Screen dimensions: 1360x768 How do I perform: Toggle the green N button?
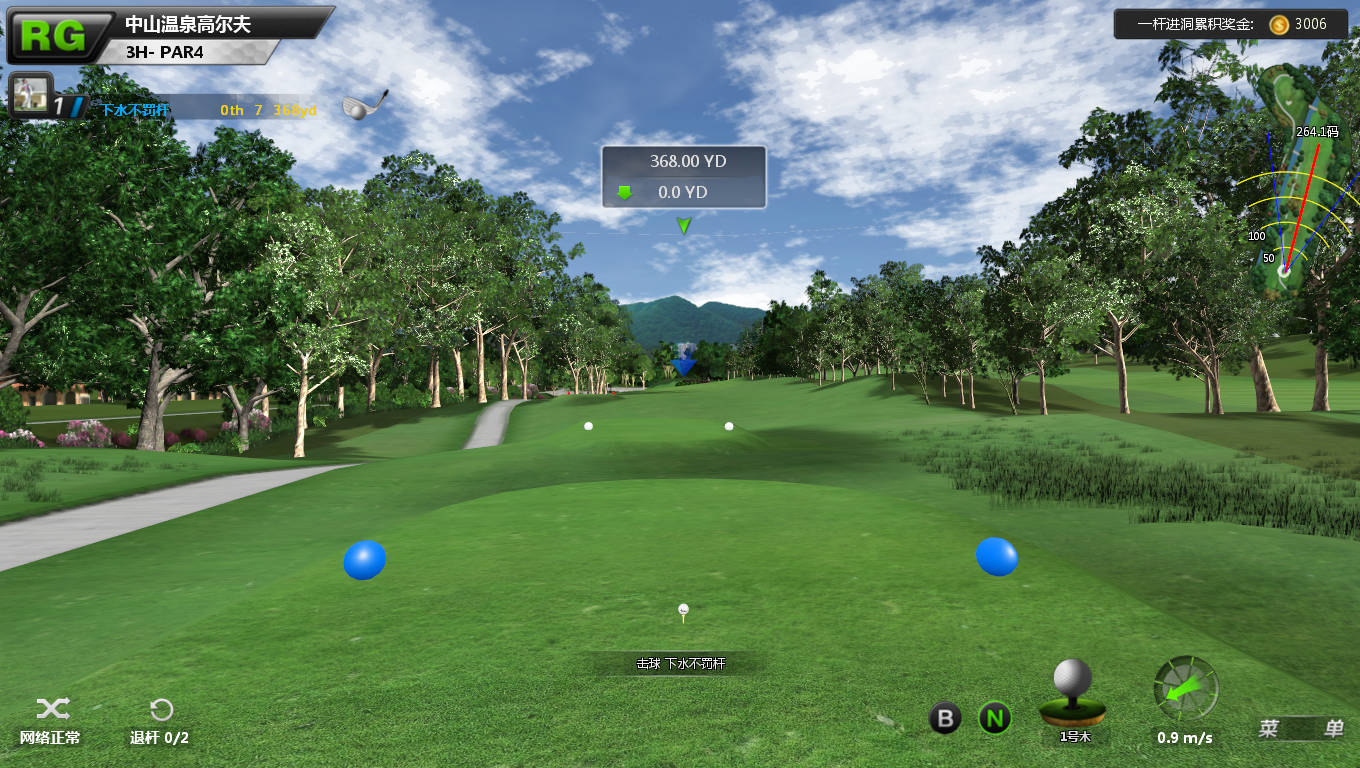click(x=994, y=717)
